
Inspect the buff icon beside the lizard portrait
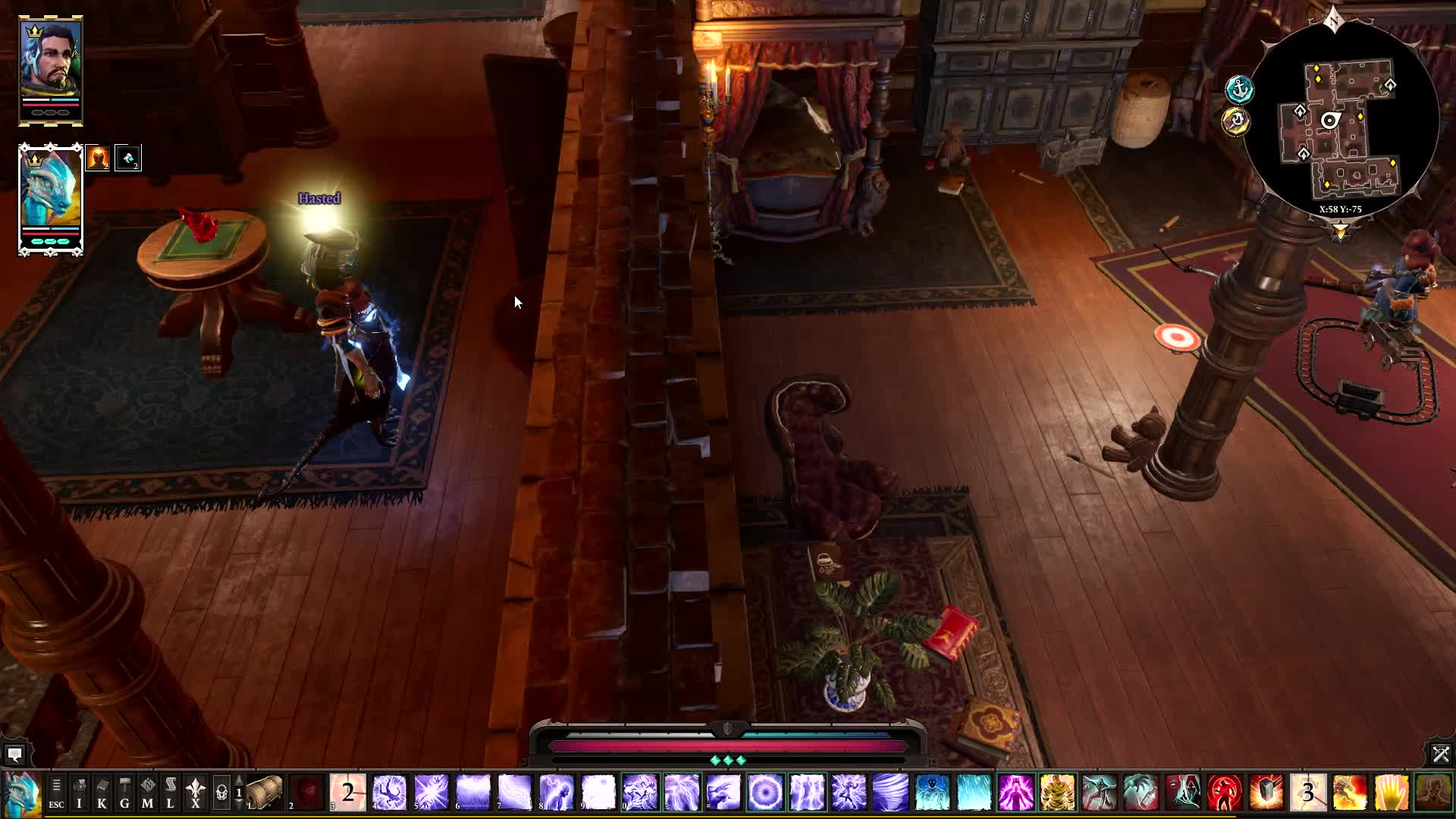coord(99,158)
